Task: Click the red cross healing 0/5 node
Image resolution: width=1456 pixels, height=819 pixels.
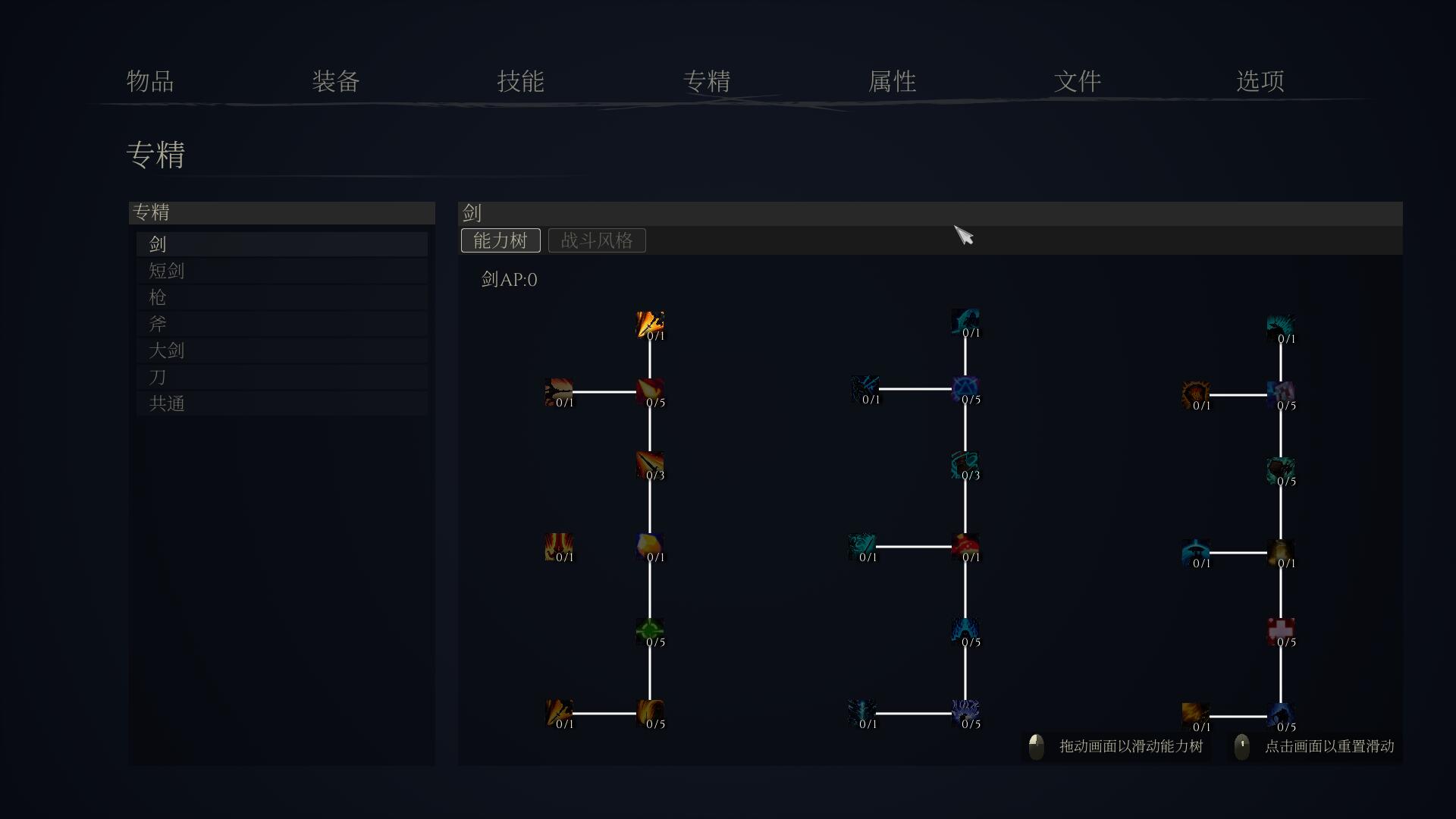Action: [1281, 631]
